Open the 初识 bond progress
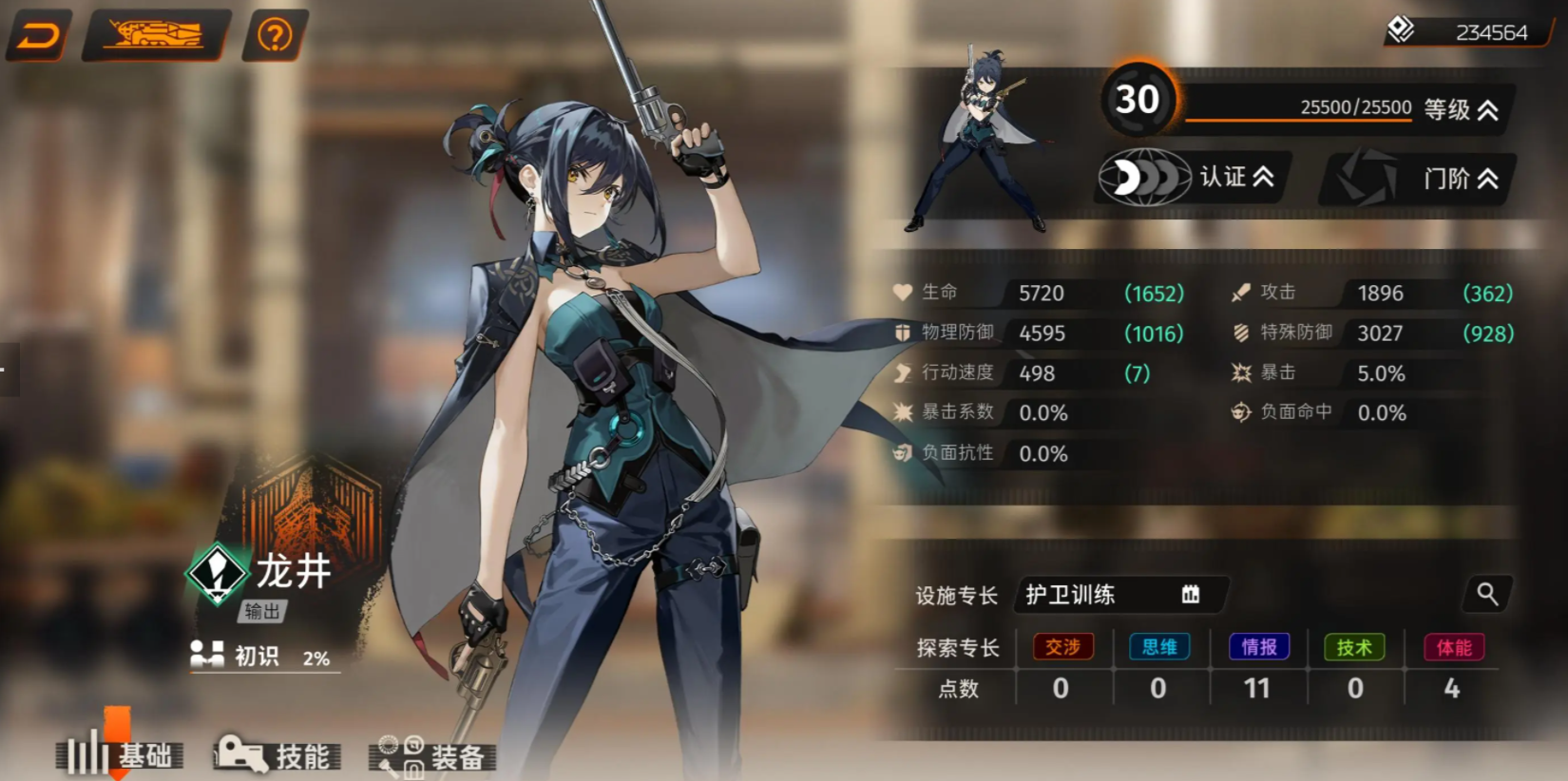Image resolution: width=1568 pixels, height=781 pixels. [261, 657]
